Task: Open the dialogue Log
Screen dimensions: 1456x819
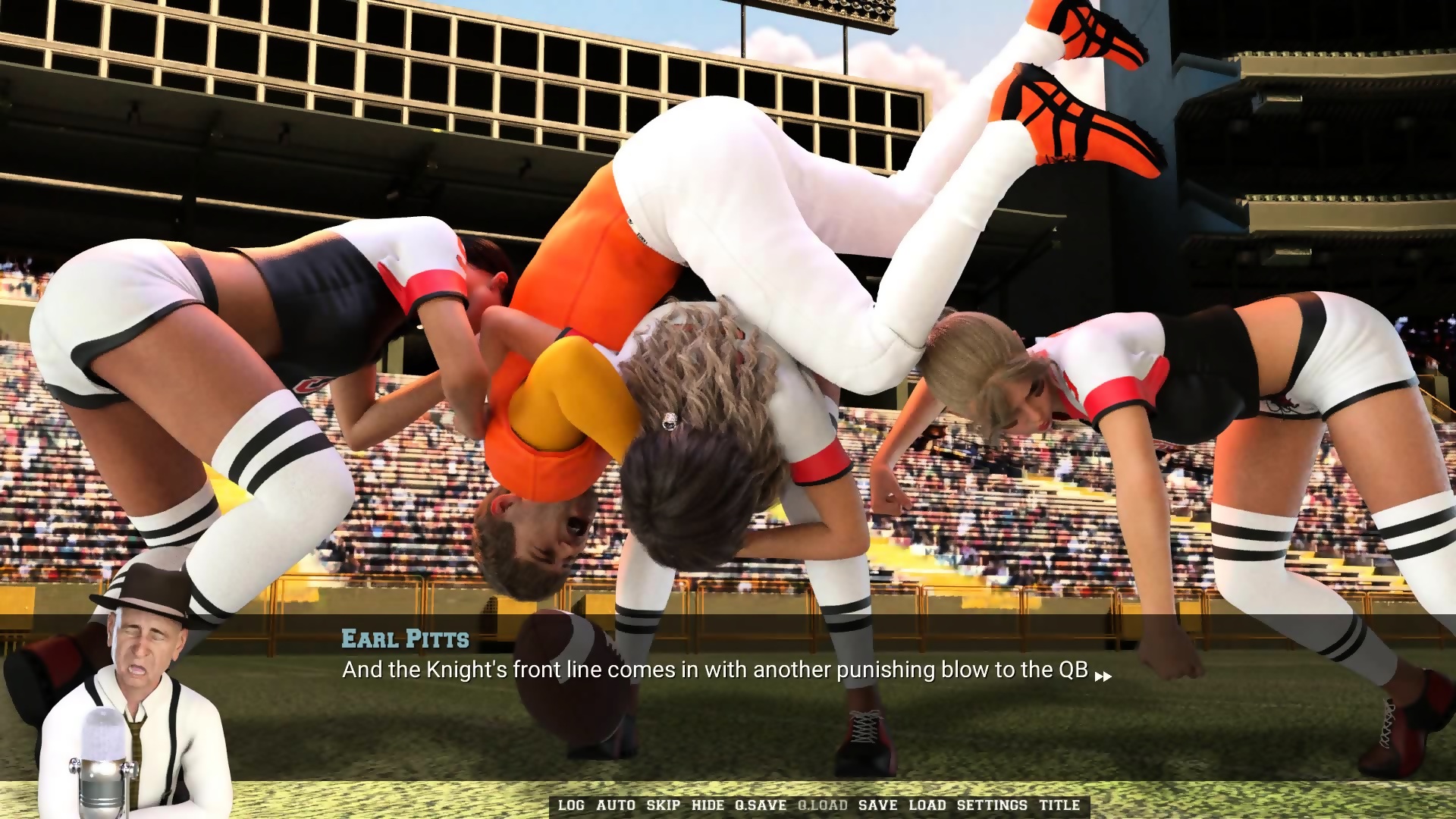Action: coord(571,805)
